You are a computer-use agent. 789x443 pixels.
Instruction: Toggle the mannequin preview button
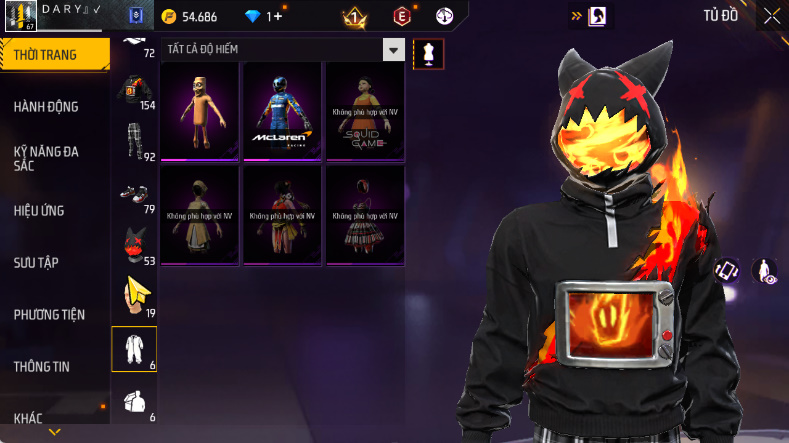click(428, 52)
